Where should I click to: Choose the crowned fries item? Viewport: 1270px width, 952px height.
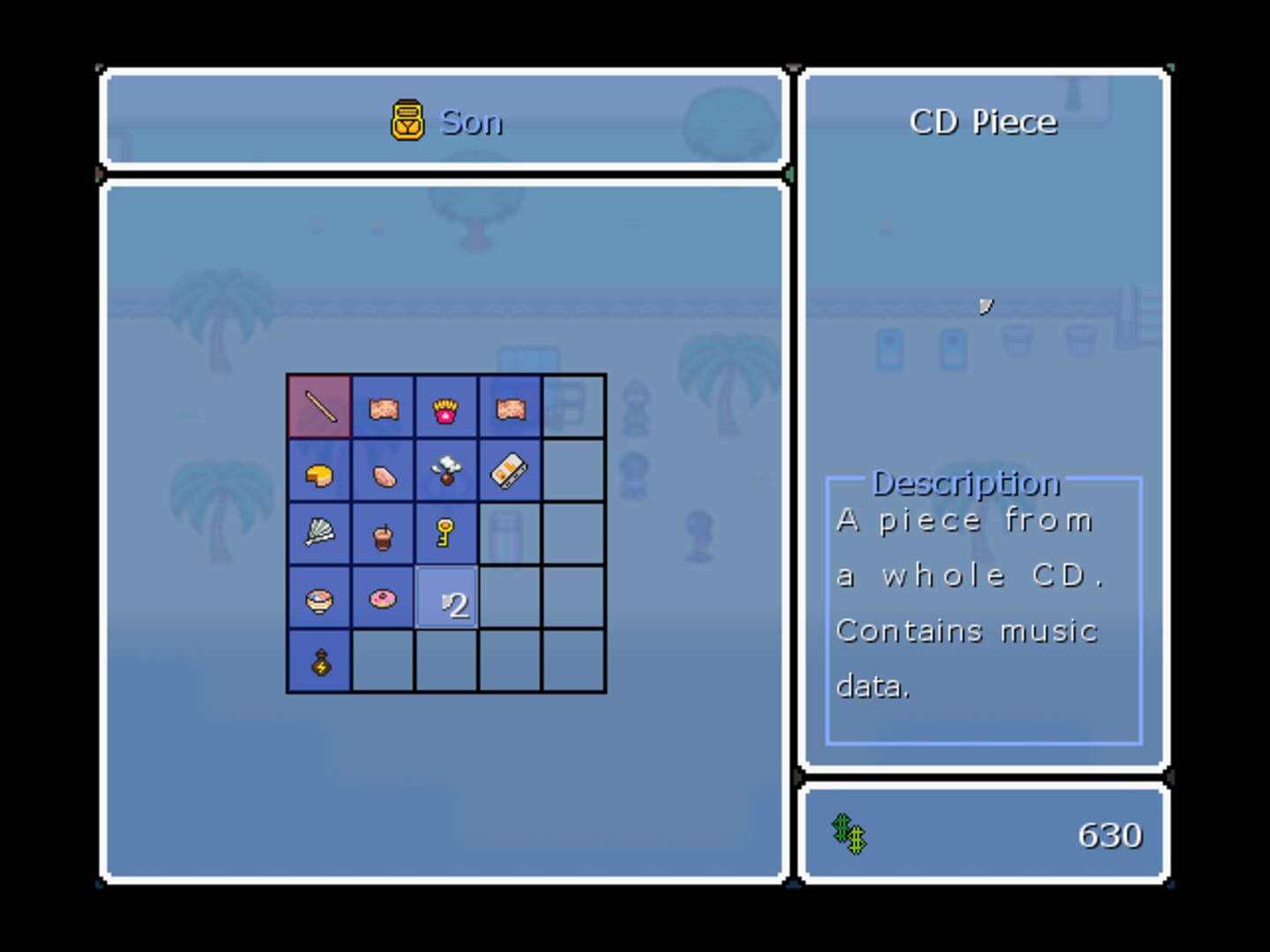(446, 407)
